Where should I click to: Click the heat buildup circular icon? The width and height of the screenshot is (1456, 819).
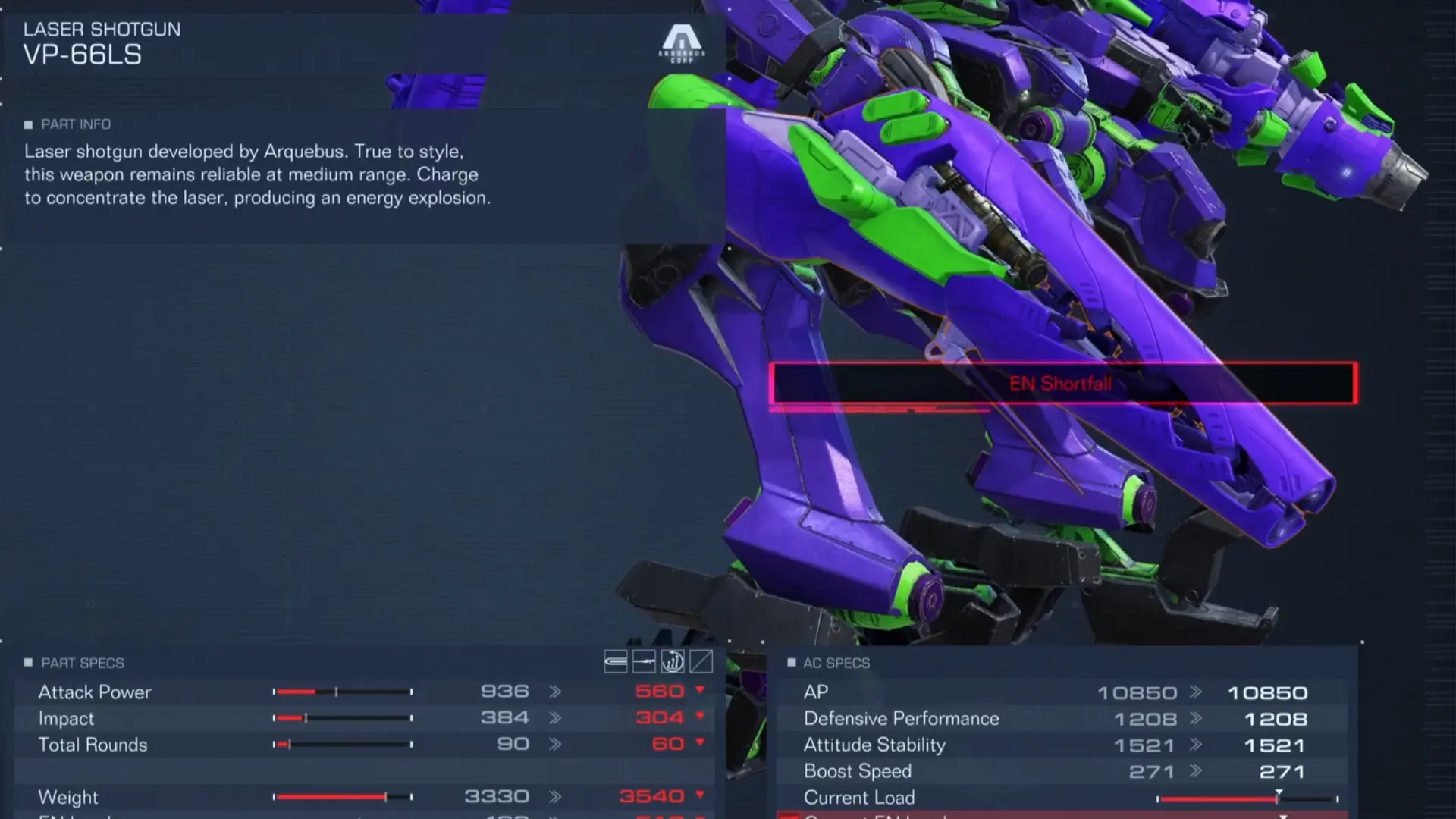point(672,661)
